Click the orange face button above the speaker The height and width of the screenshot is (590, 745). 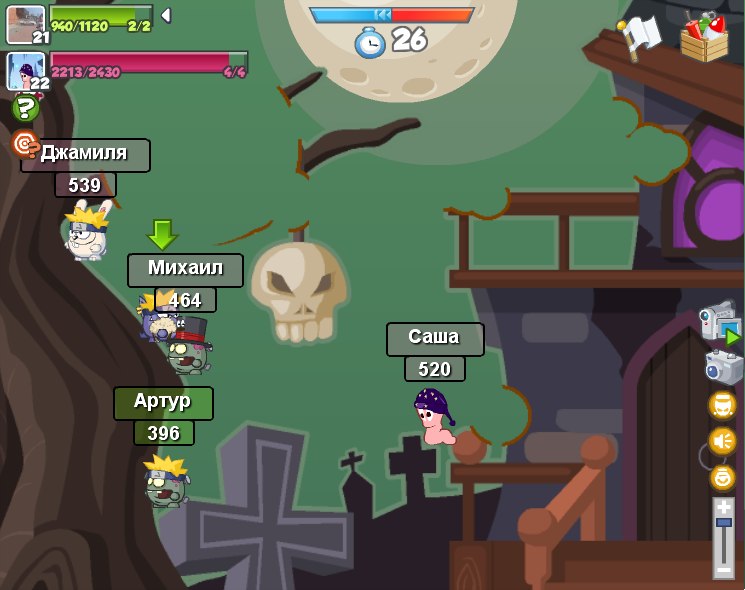[x=722, y=405]
